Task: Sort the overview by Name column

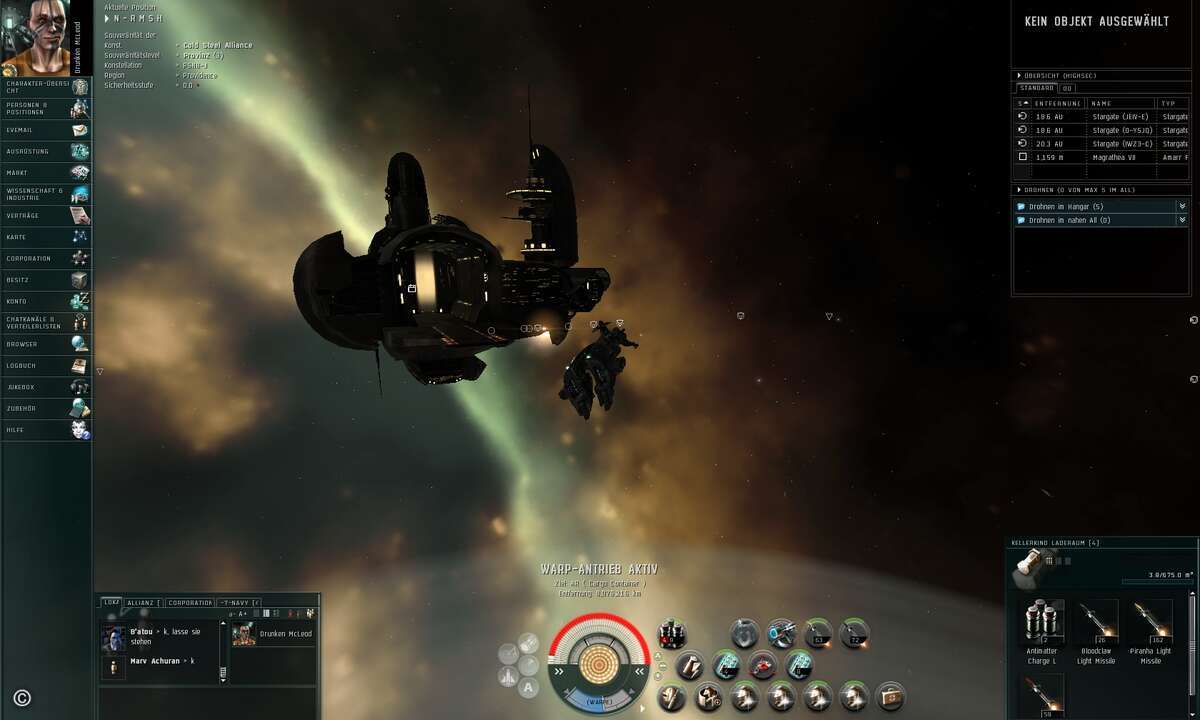Action: tap(1120, 103)
